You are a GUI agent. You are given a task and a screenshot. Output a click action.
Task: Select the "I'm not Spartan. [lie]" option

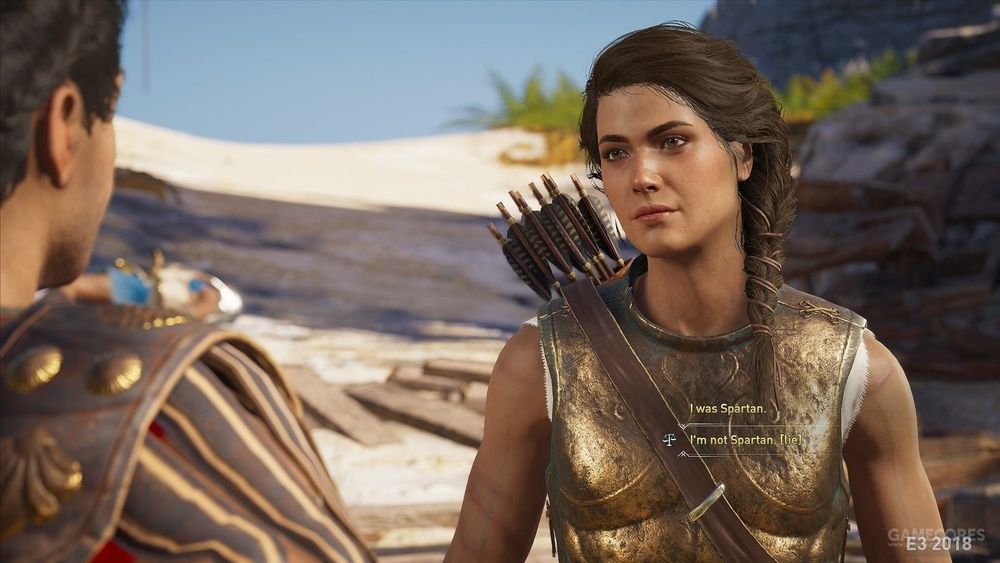tap(748, 438)
